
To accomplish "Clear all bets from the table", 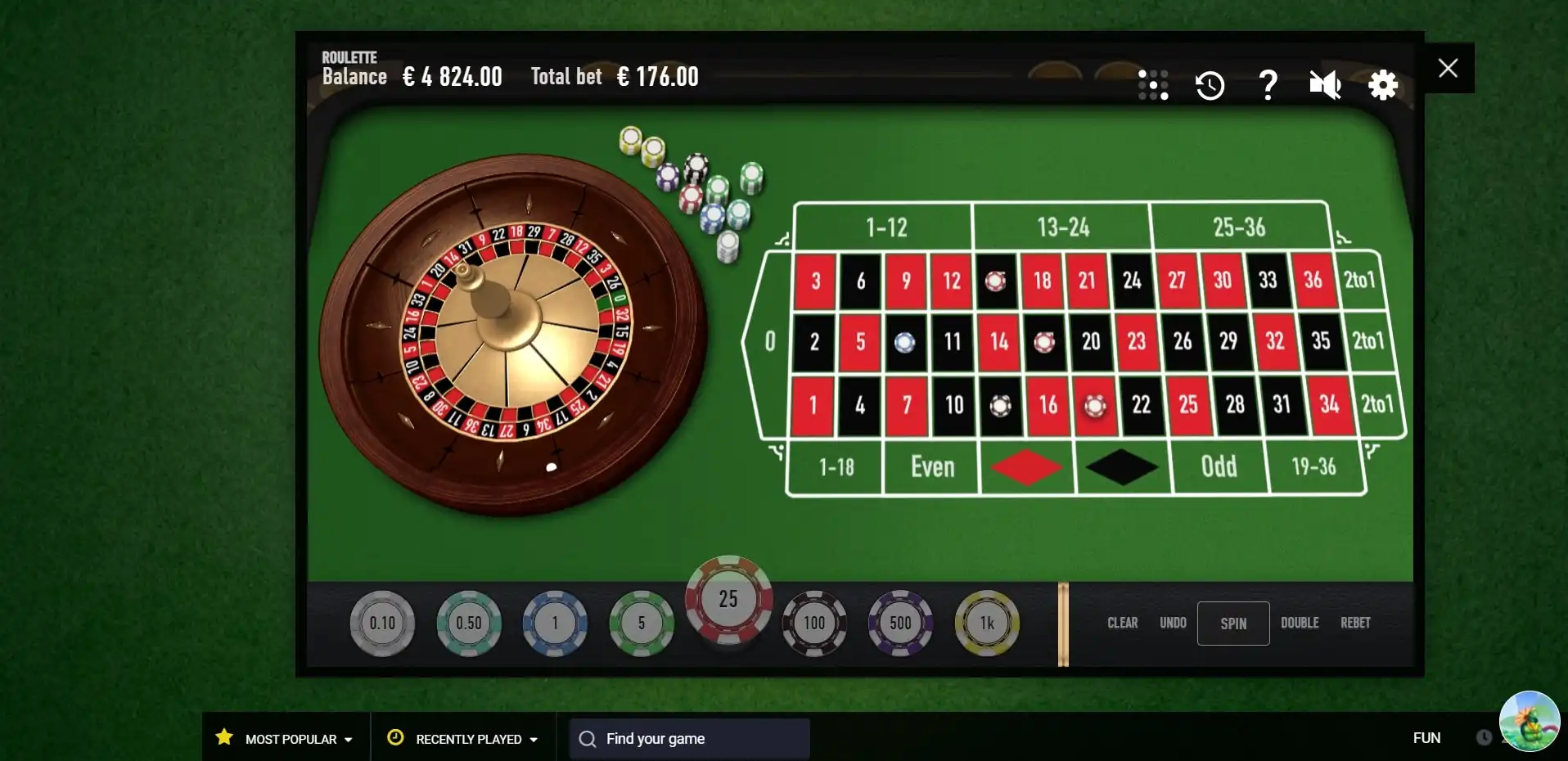I will [1122, 623].
